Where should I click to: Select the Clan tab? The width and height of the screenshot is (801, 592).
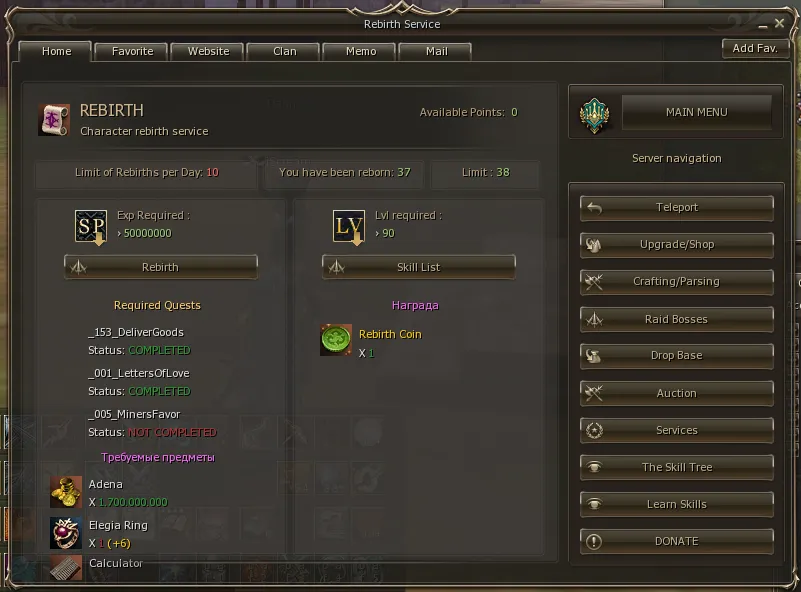pos(284,51)
